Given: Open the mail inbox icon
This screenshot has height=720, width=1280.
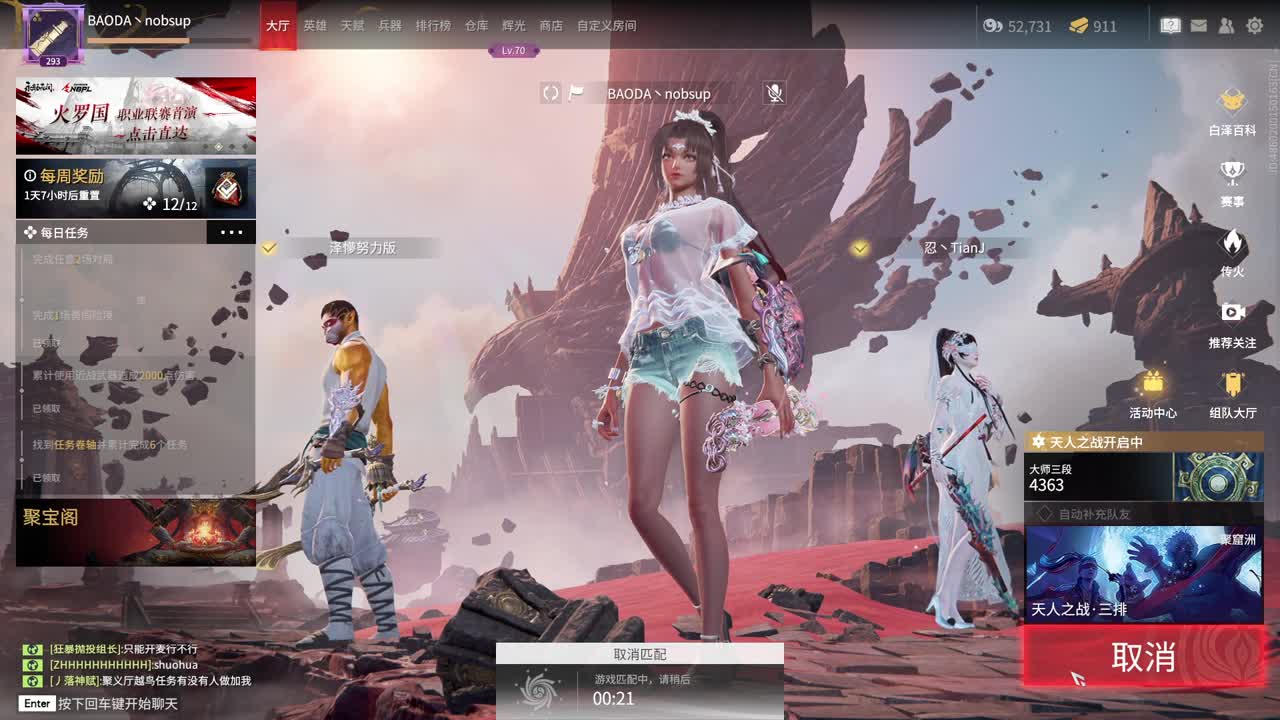Looking at the screenshot, I should pyautogui.click(x=1198, y=26).
